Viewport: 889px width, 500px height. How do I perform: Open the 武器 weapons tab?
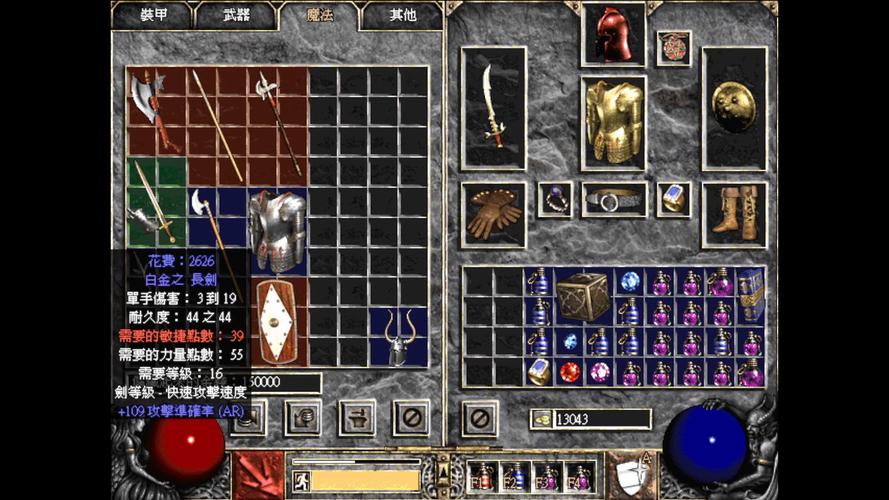tap(236, 15)
